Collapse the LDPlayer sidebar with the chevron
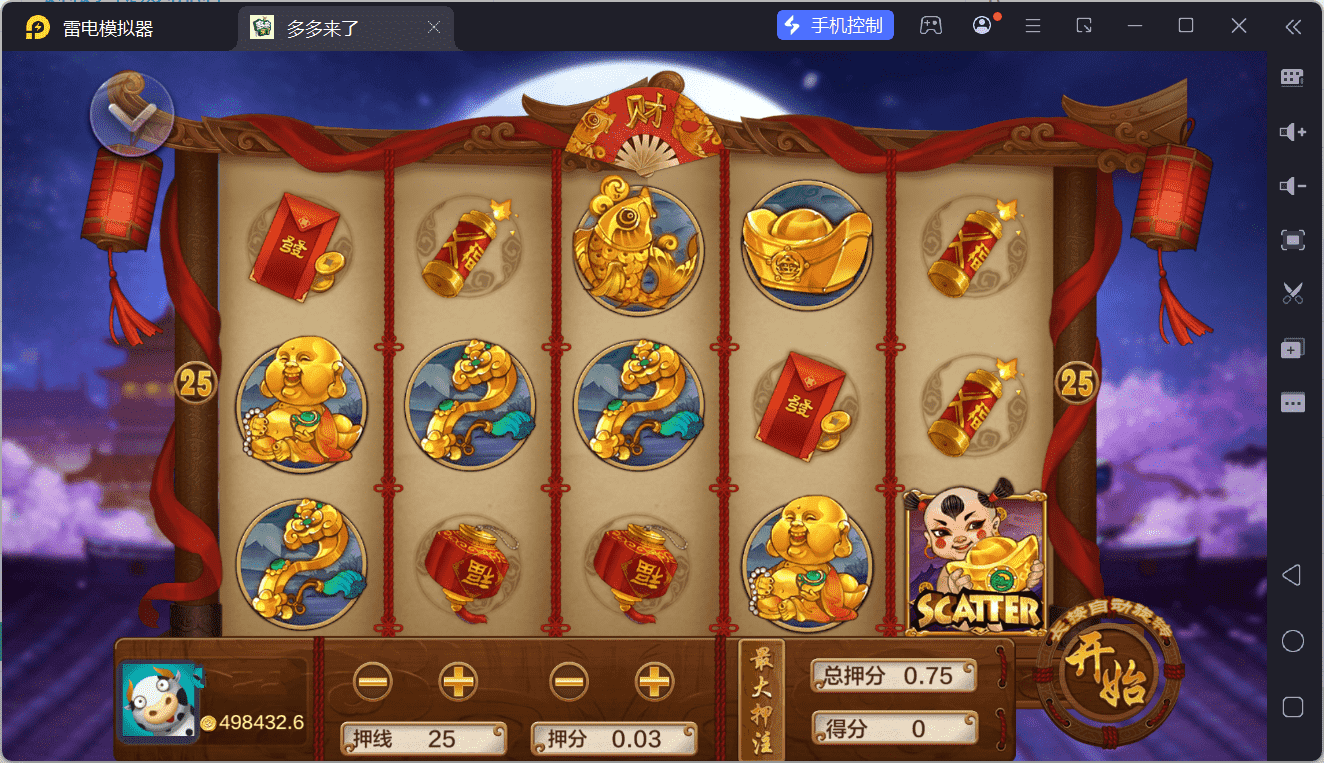The height and width of the screenshot is (763, 1324). click(1293, 28)
